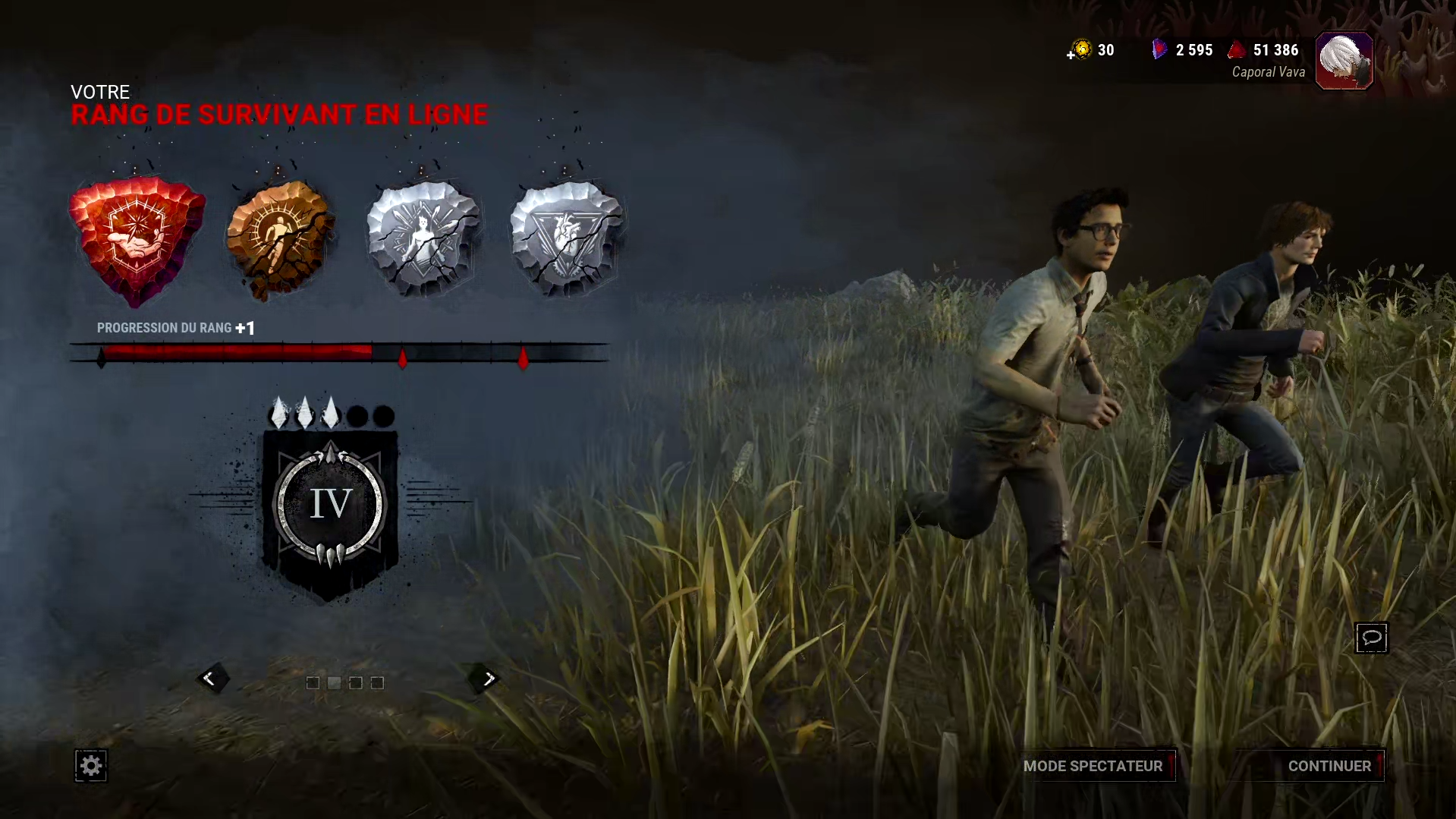Go to the next results page arrow

click(488, 679)
